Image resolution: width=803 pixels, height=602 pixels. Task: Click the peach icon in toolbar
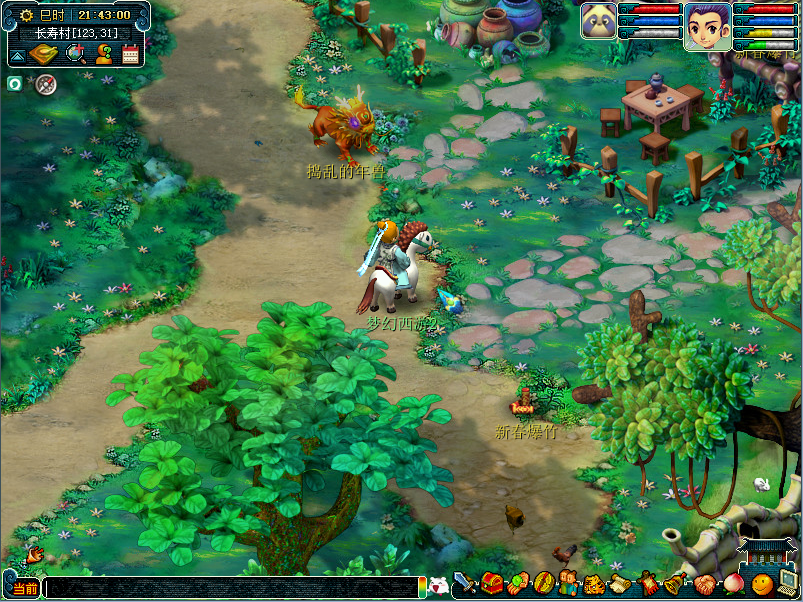(734, 583)
